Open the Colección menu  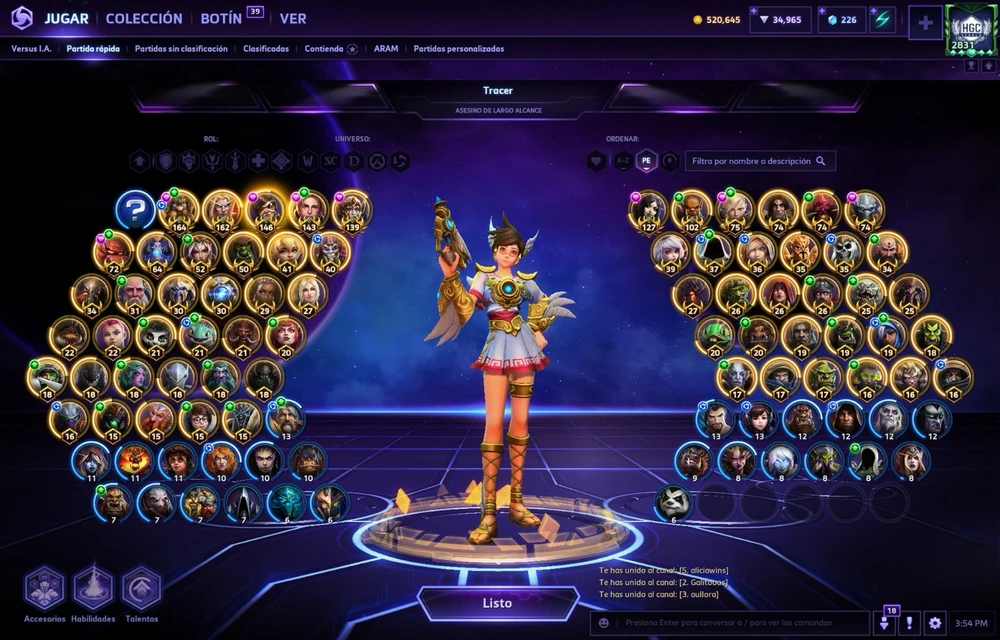click(144, 18)
